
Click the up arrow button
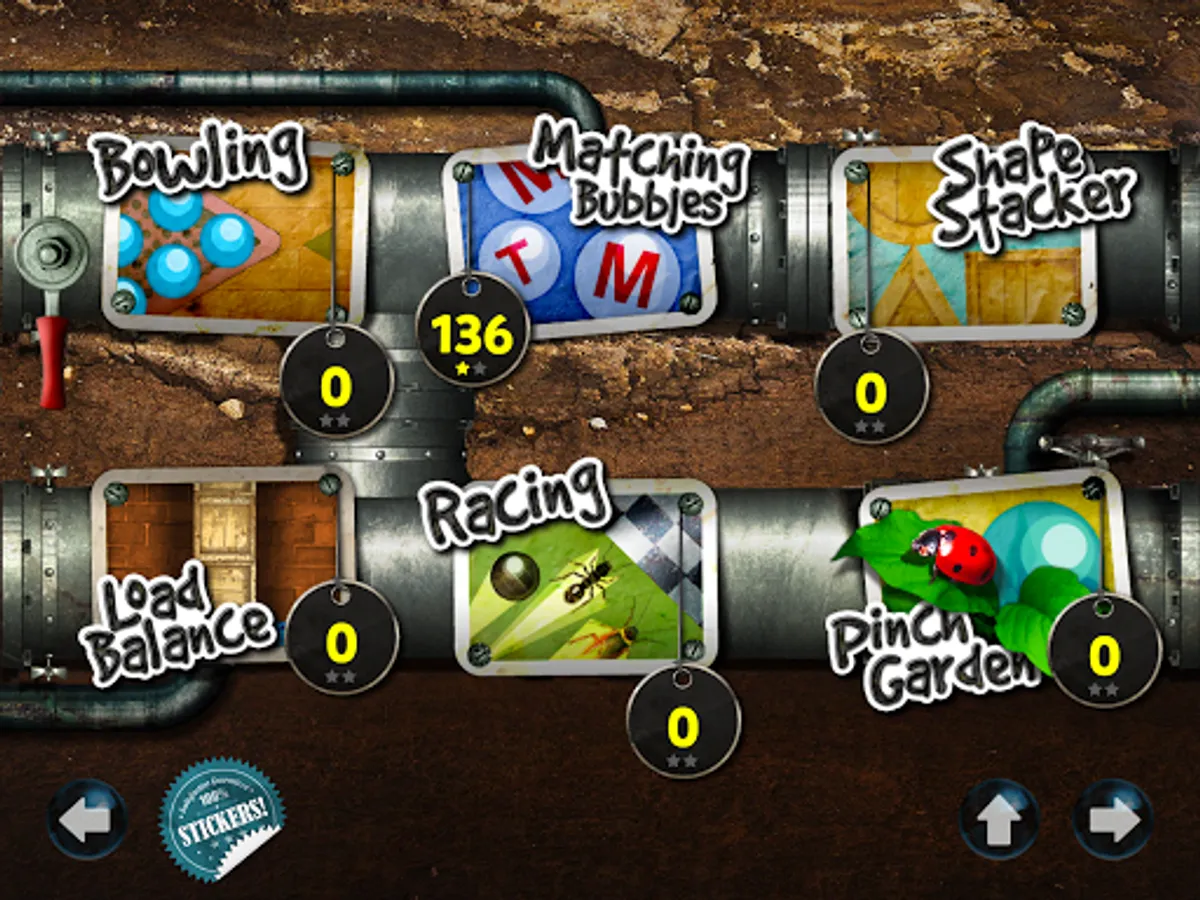pos(1000,820)
